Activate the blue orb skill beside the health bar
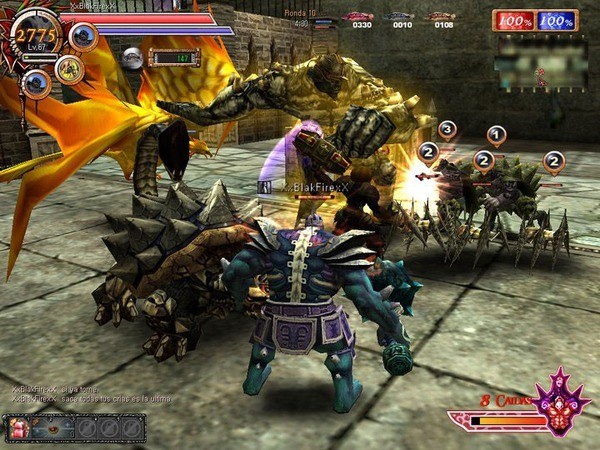Viewport: 600px width, 450px height. coord(83,37)
